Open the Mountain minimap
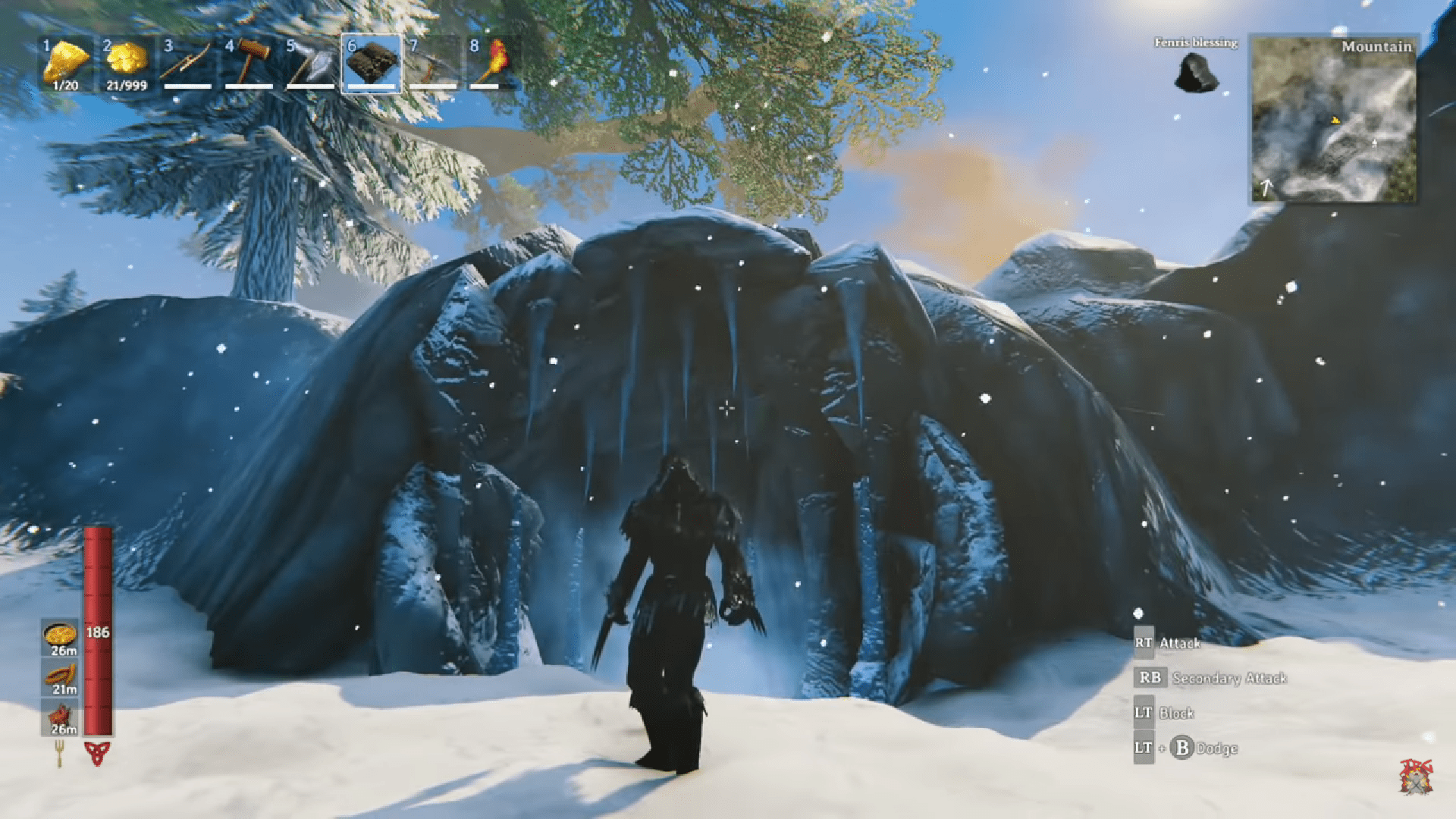The height and width of the screenshot is (819, 1456). pyautogui.click(x=1333, y=120)
